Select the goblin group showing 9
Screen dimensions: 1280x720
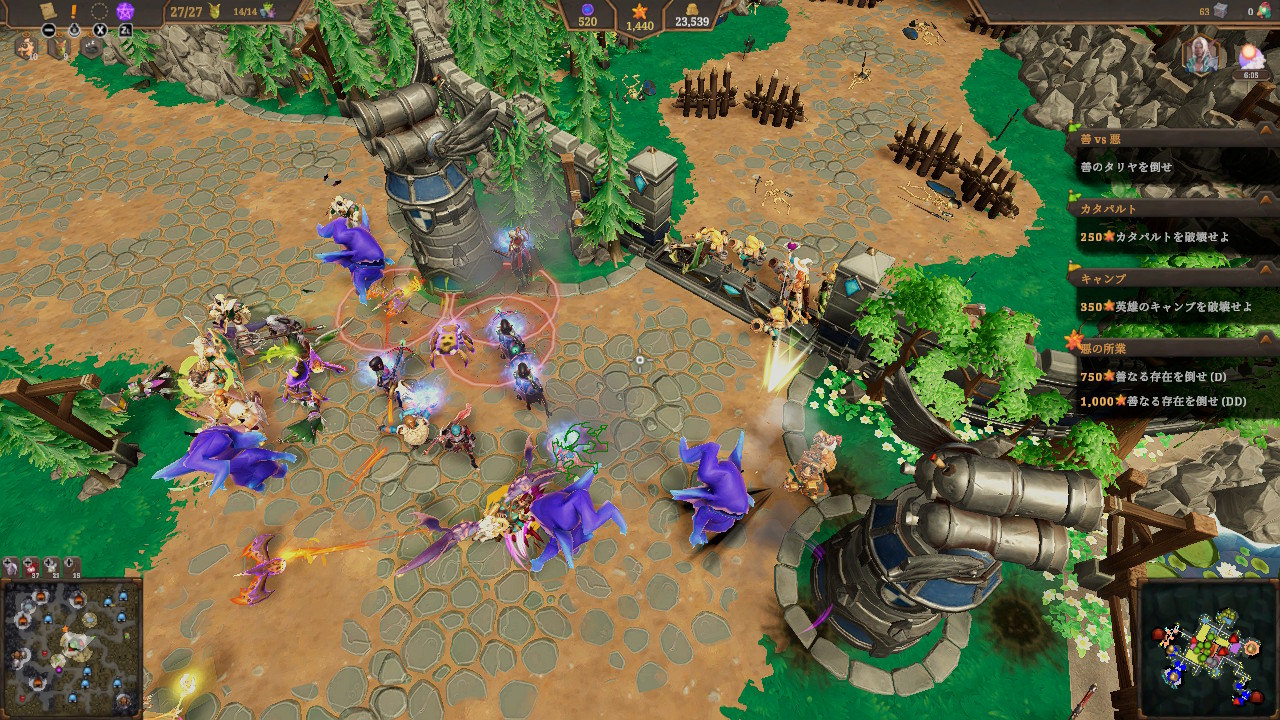(x=58, y=48)
